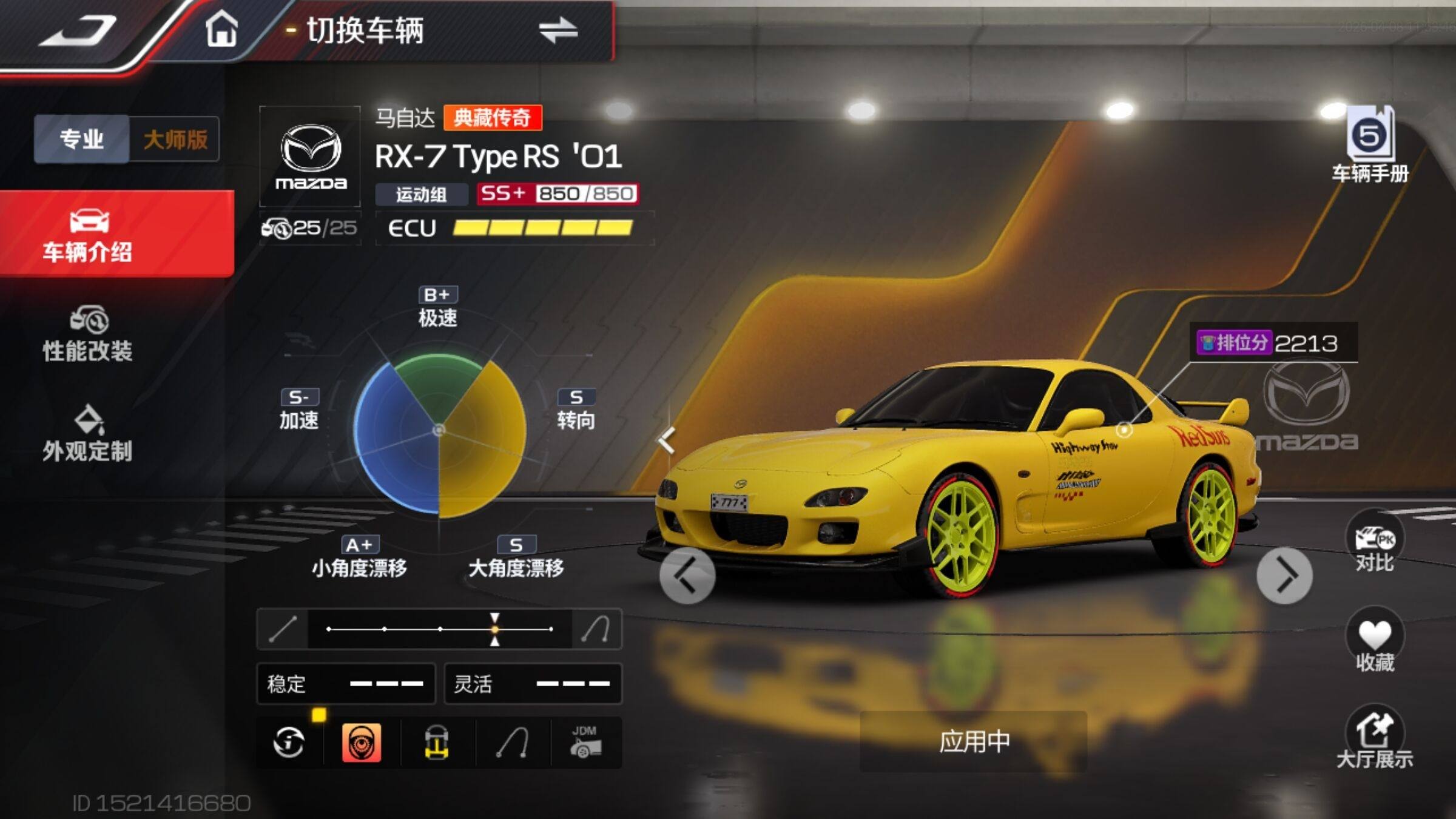
Task: Show the next car with right arrow
Action: click(1284, 575)
